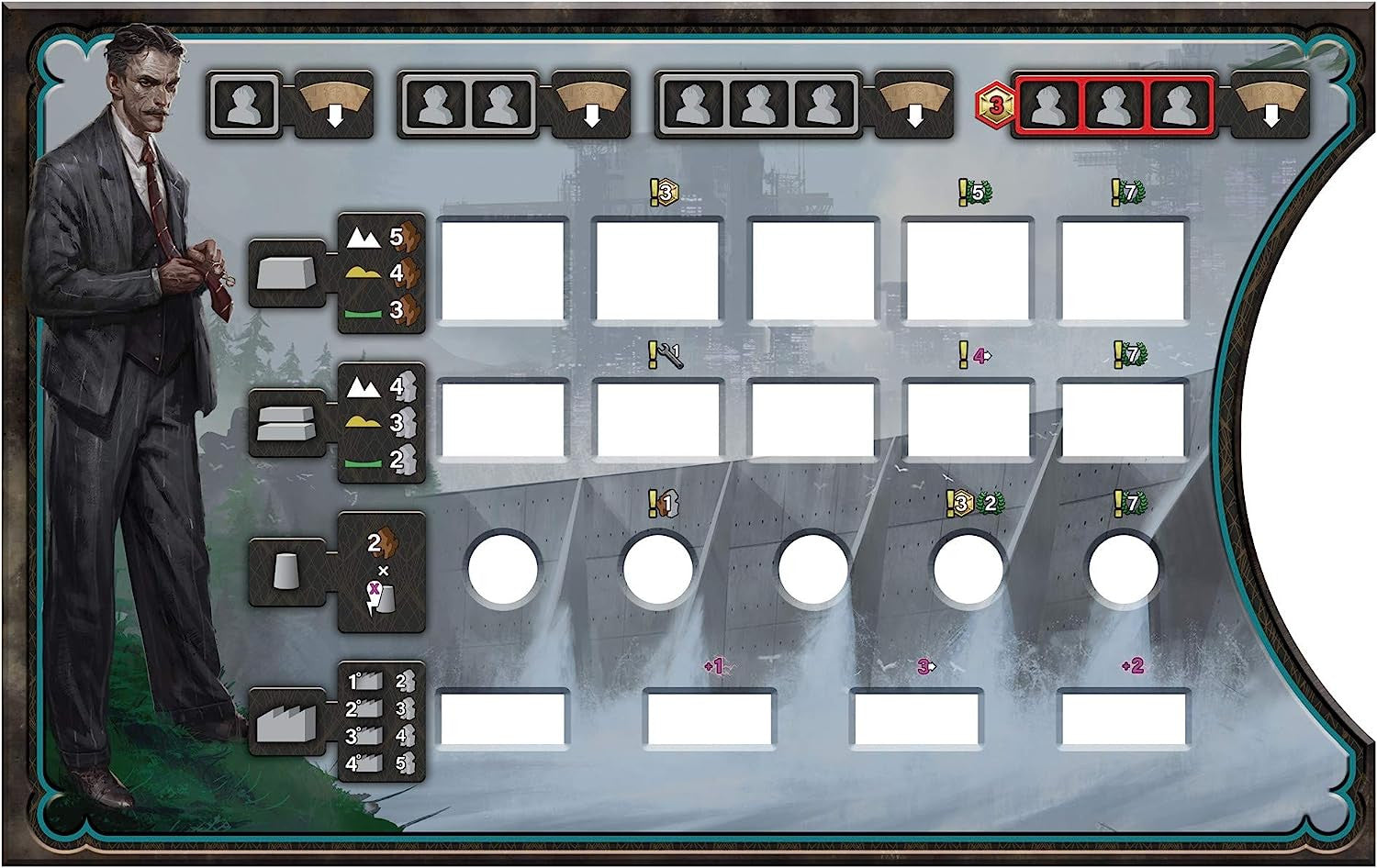Click the construction wheel icon beside the single-worker space

tap(333, 106)
